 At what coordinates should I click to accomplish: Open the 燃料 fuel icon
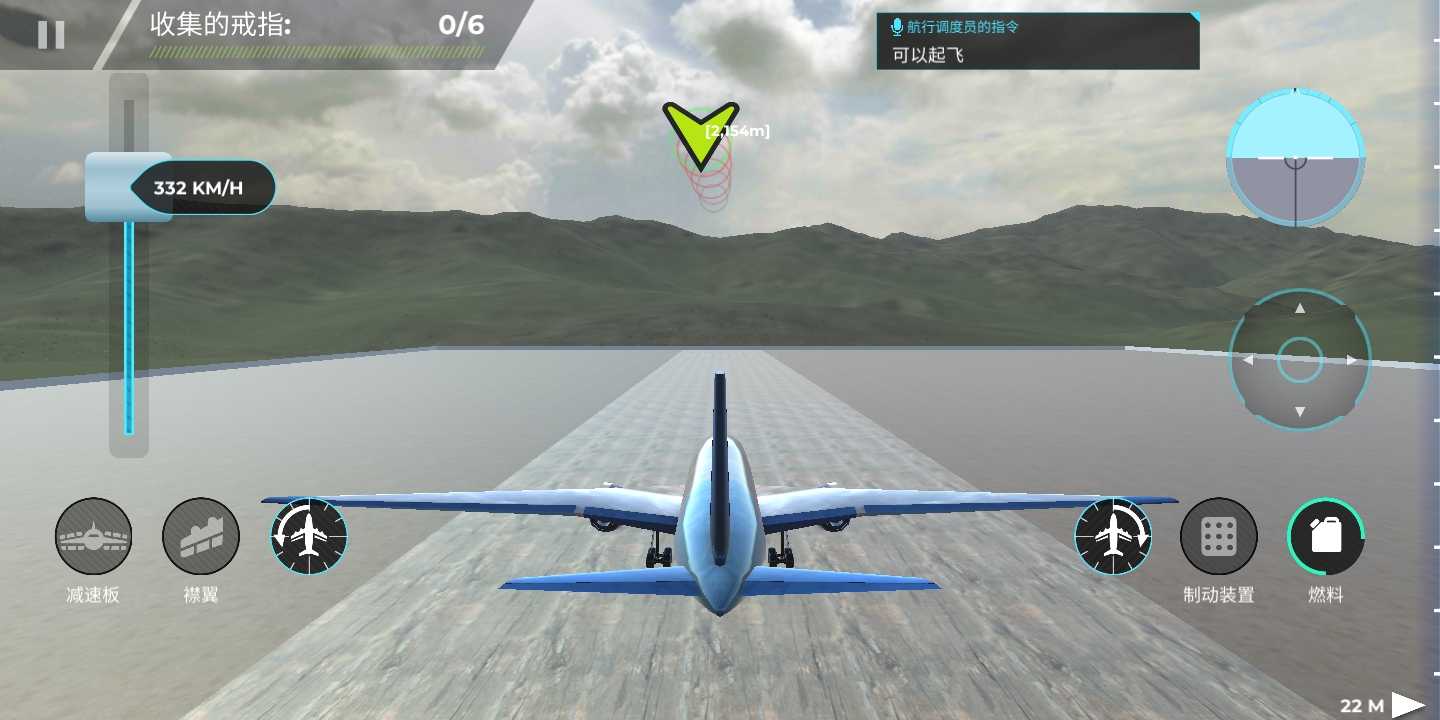click(1327, 536)
